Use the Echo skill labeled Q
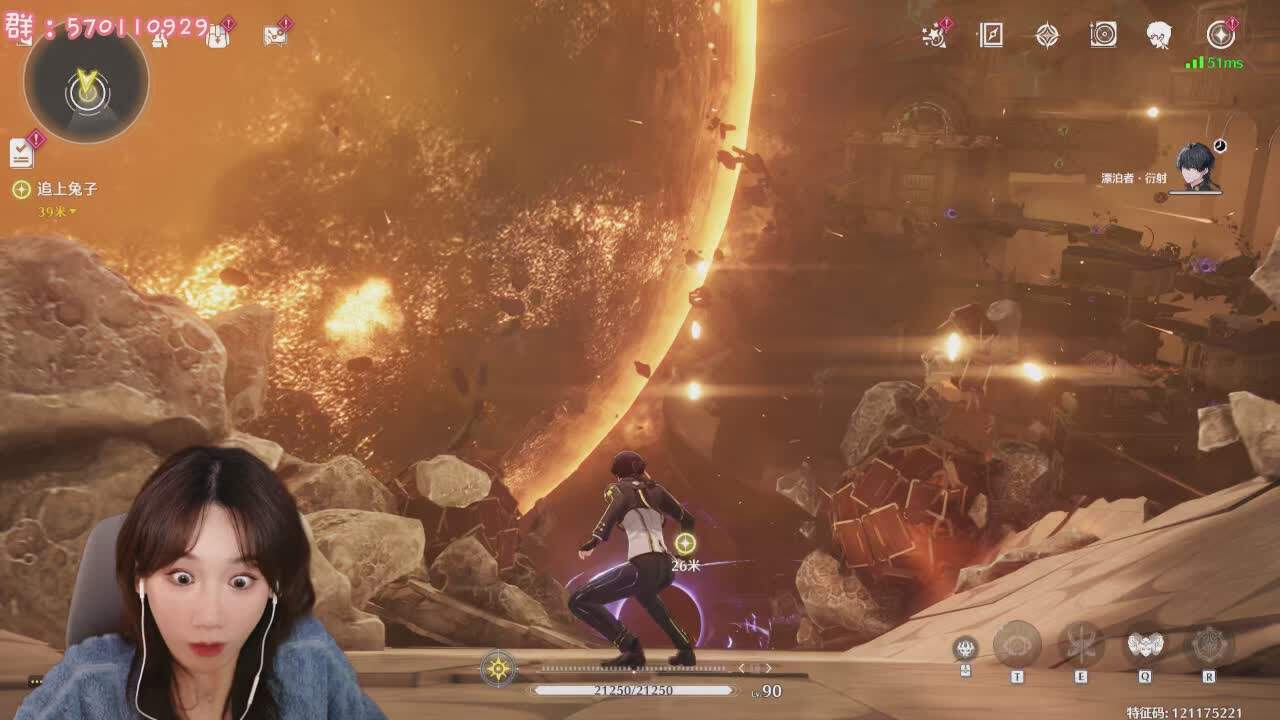 pos(1145,645)
